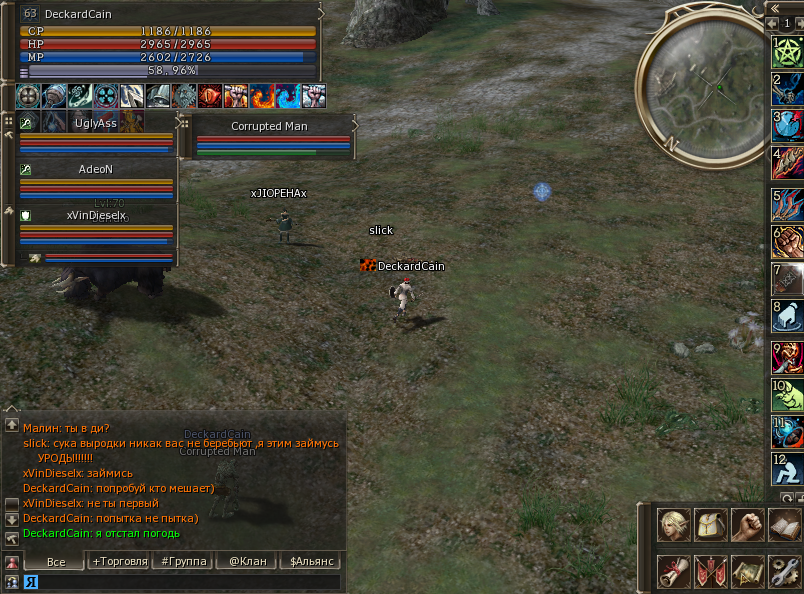Image resolution: width=804 pixels, height=594 pixels.
Task: Switch to the $Альянс chat tab
Action: (310, 562)
